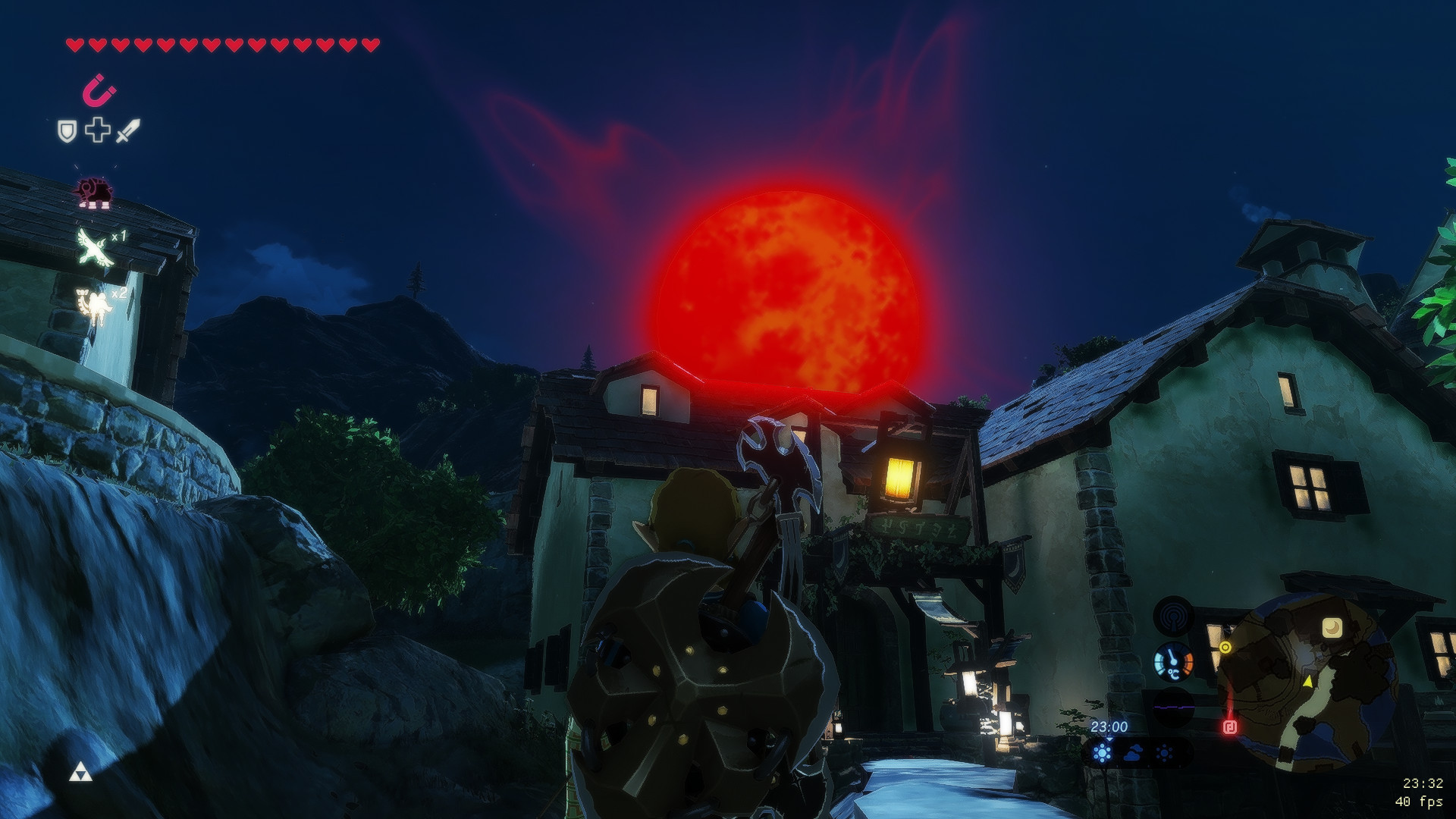The width and height of the screenshot is (1456, 819).
Task: Toggle the rightmost weather forecast icon
Action: [1164, 752]
